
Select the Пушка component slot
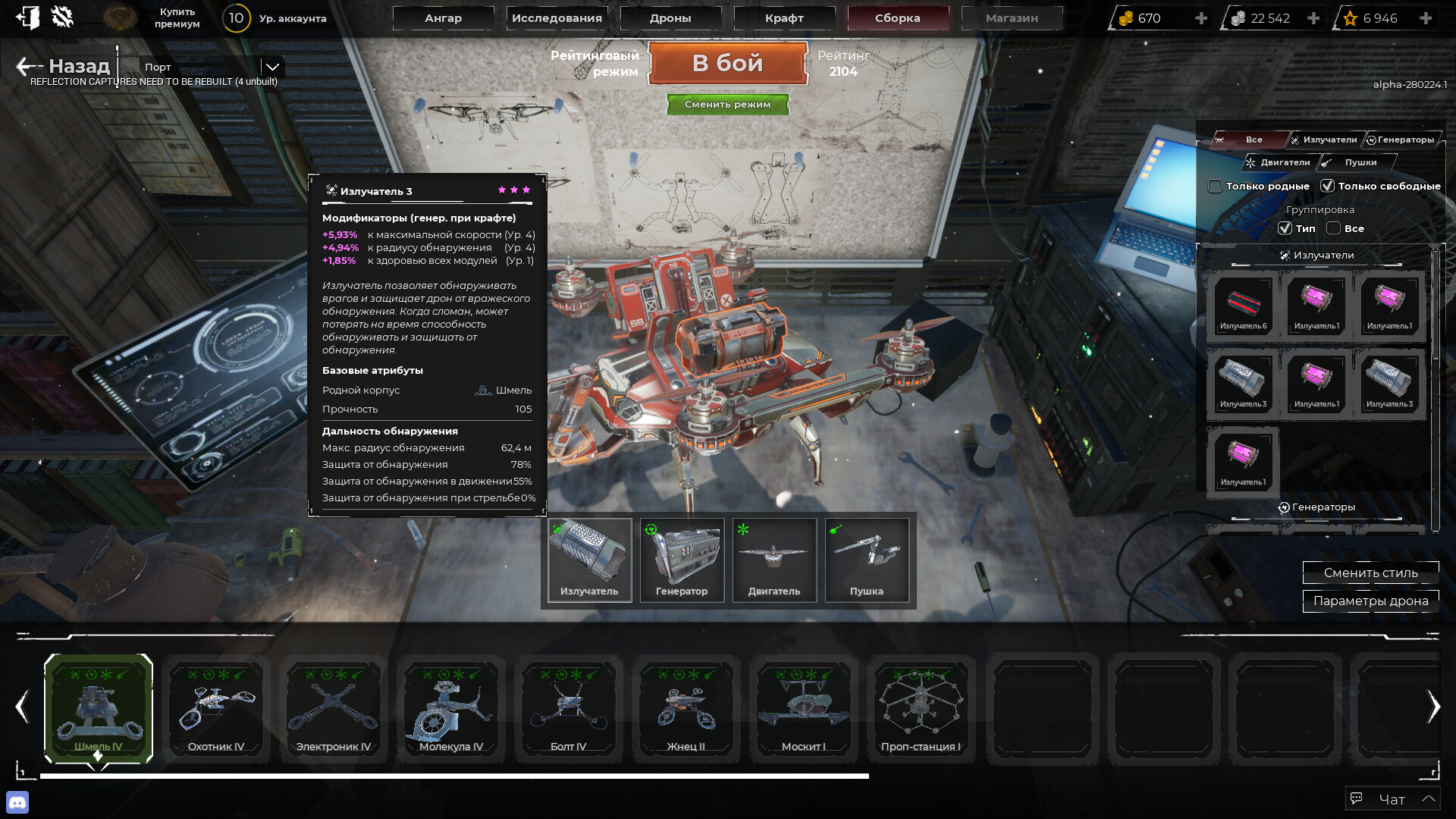867,560
